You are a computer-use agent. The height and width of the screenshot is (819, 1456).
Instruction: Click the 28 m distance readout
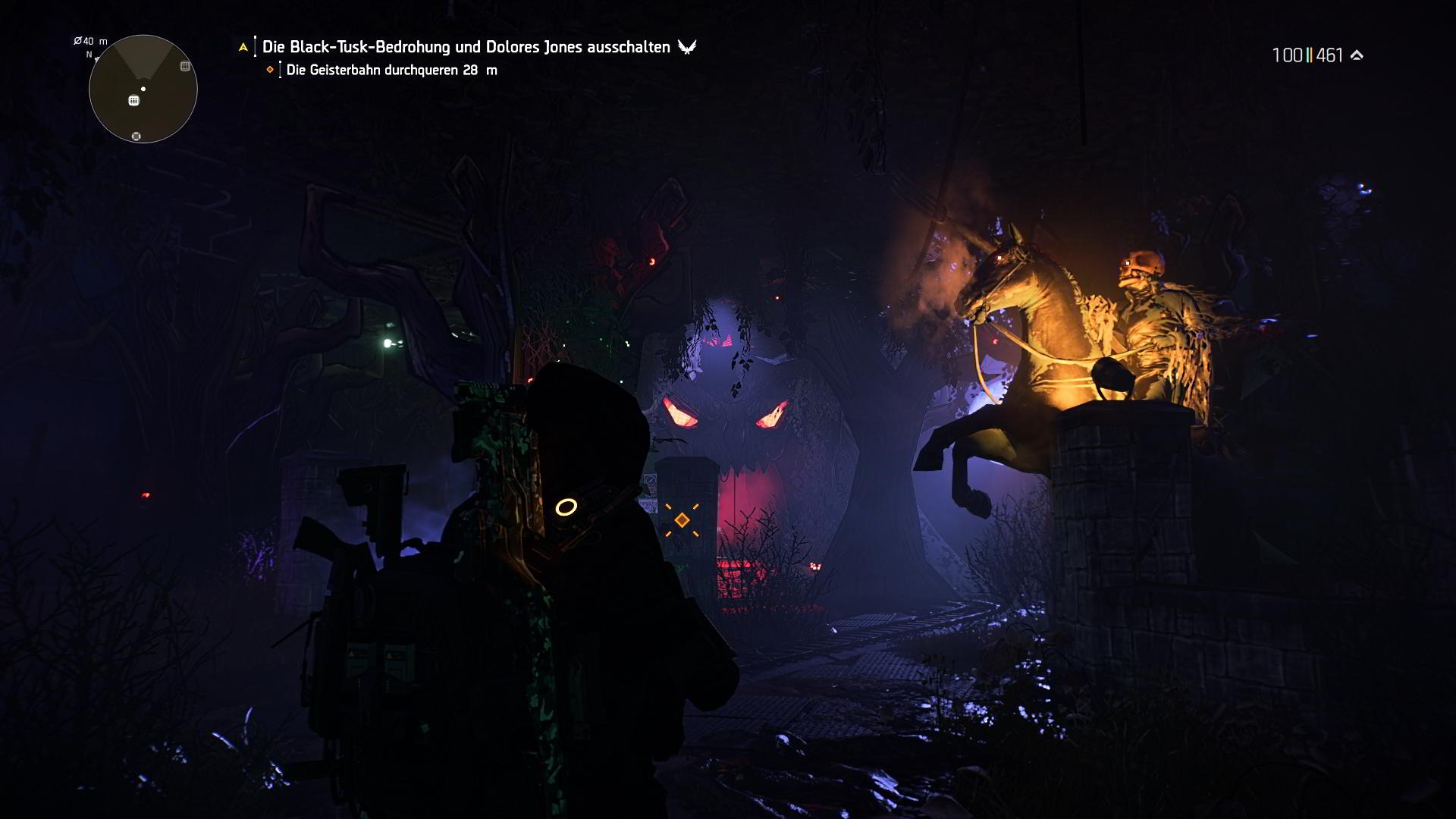coord(478,70)
